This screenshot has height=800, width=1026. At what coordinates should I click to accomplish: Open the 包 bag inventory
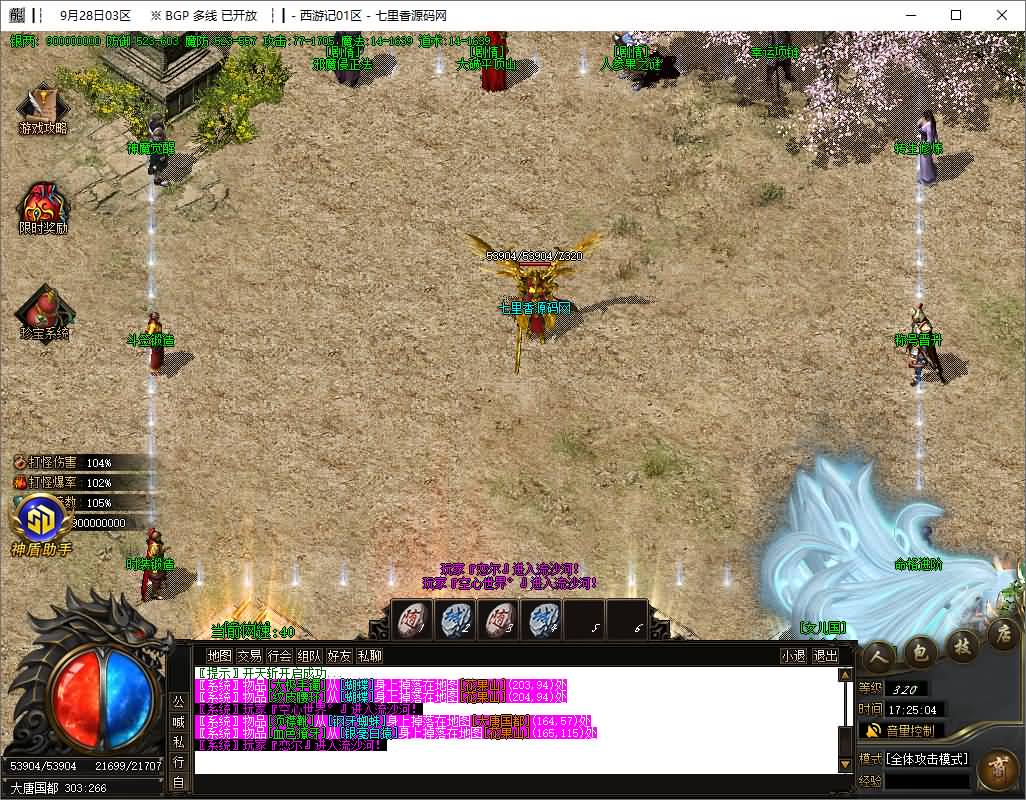click(921, 652)
